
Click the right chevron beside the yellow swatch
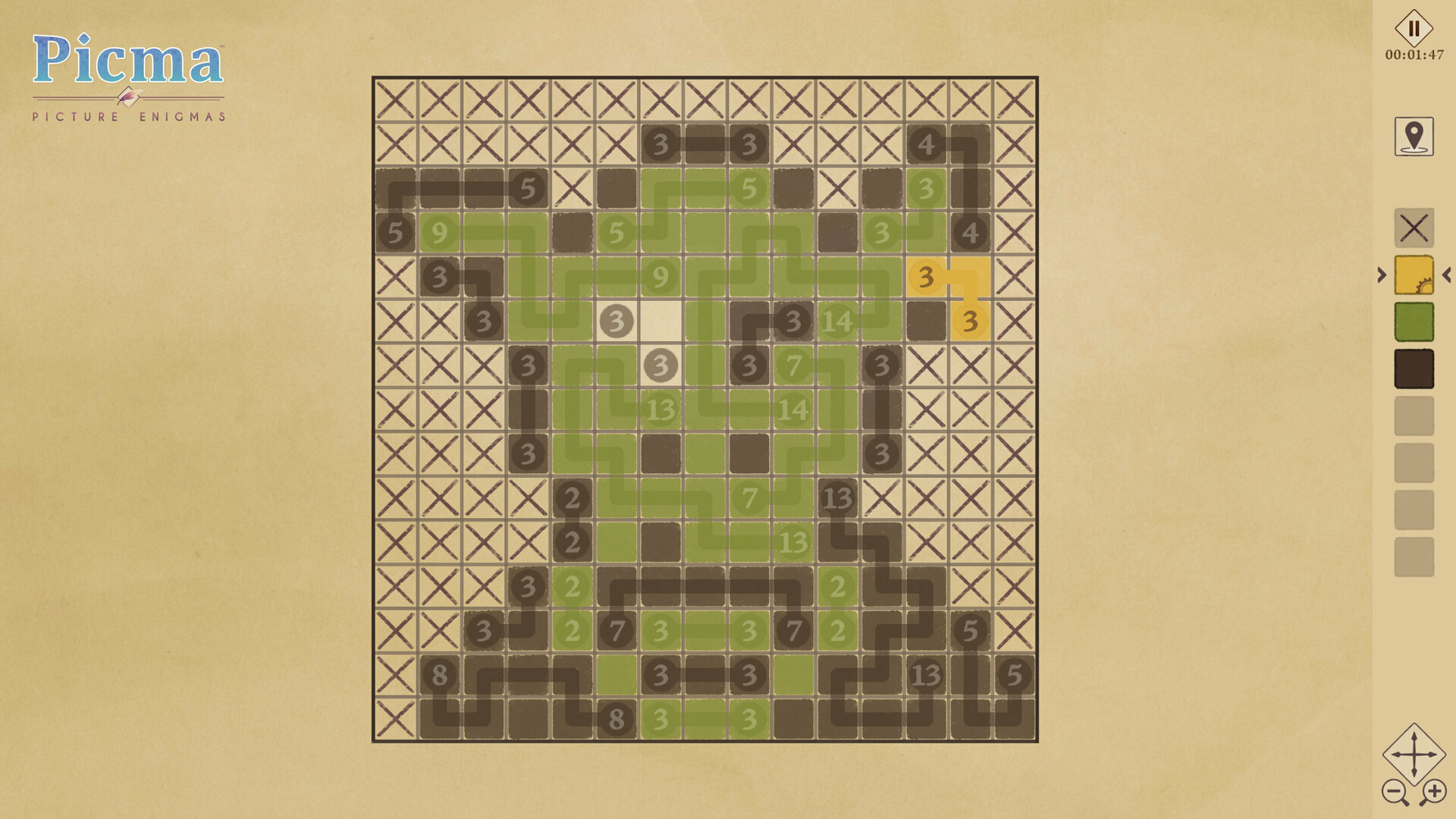click(1383, 275)
